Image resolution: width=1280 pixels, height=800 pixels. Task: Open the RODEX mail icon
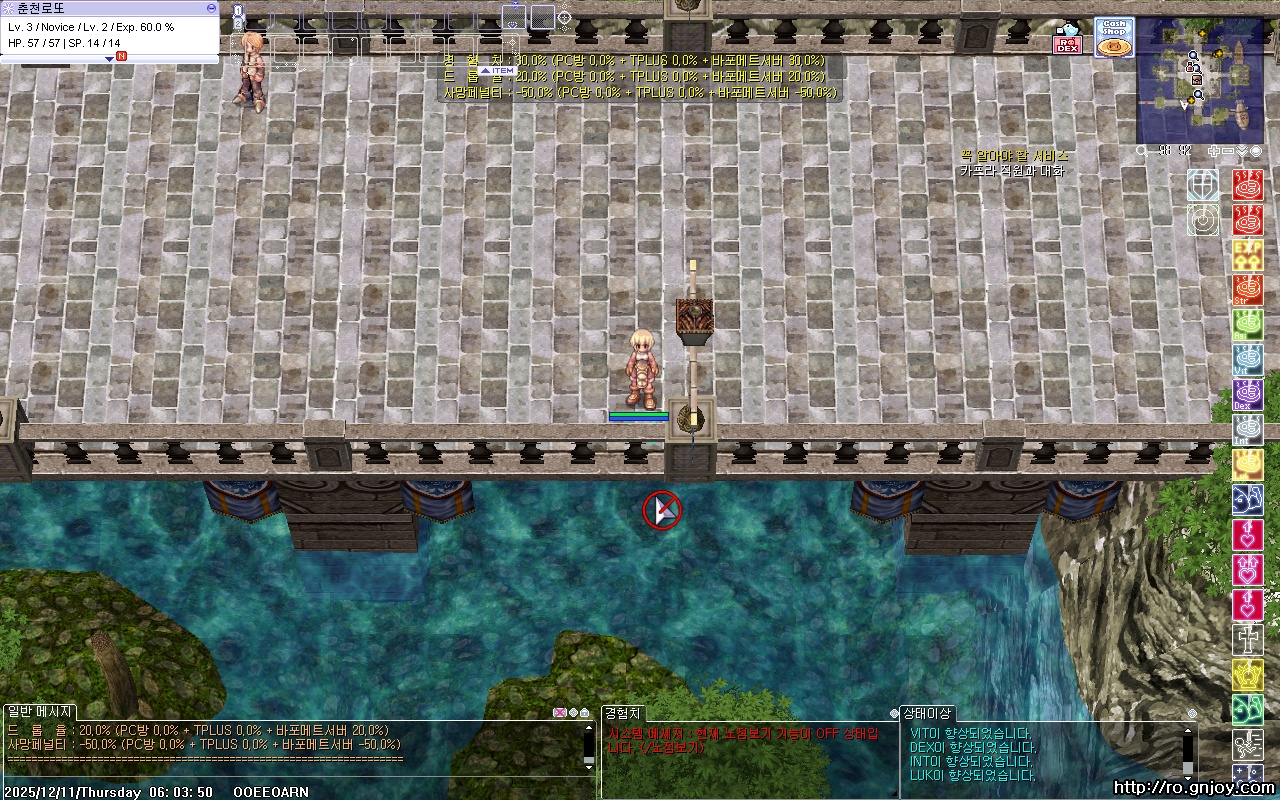(x=1068, y=40)
